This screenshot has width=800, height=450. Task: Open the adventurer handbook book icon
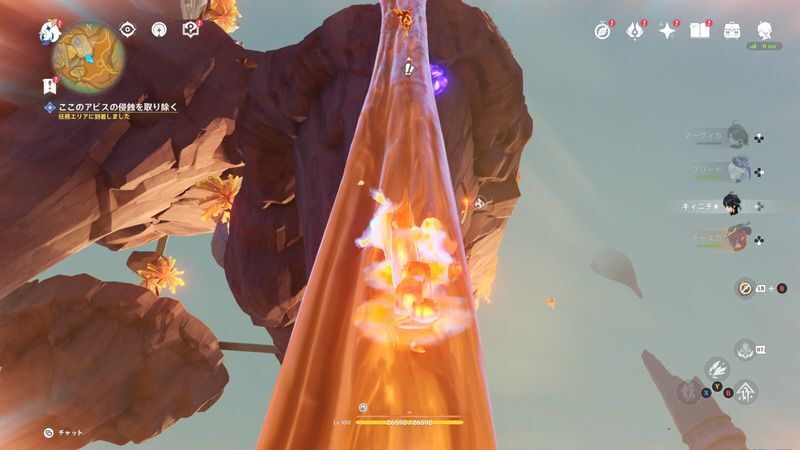(x=699, y=30)
